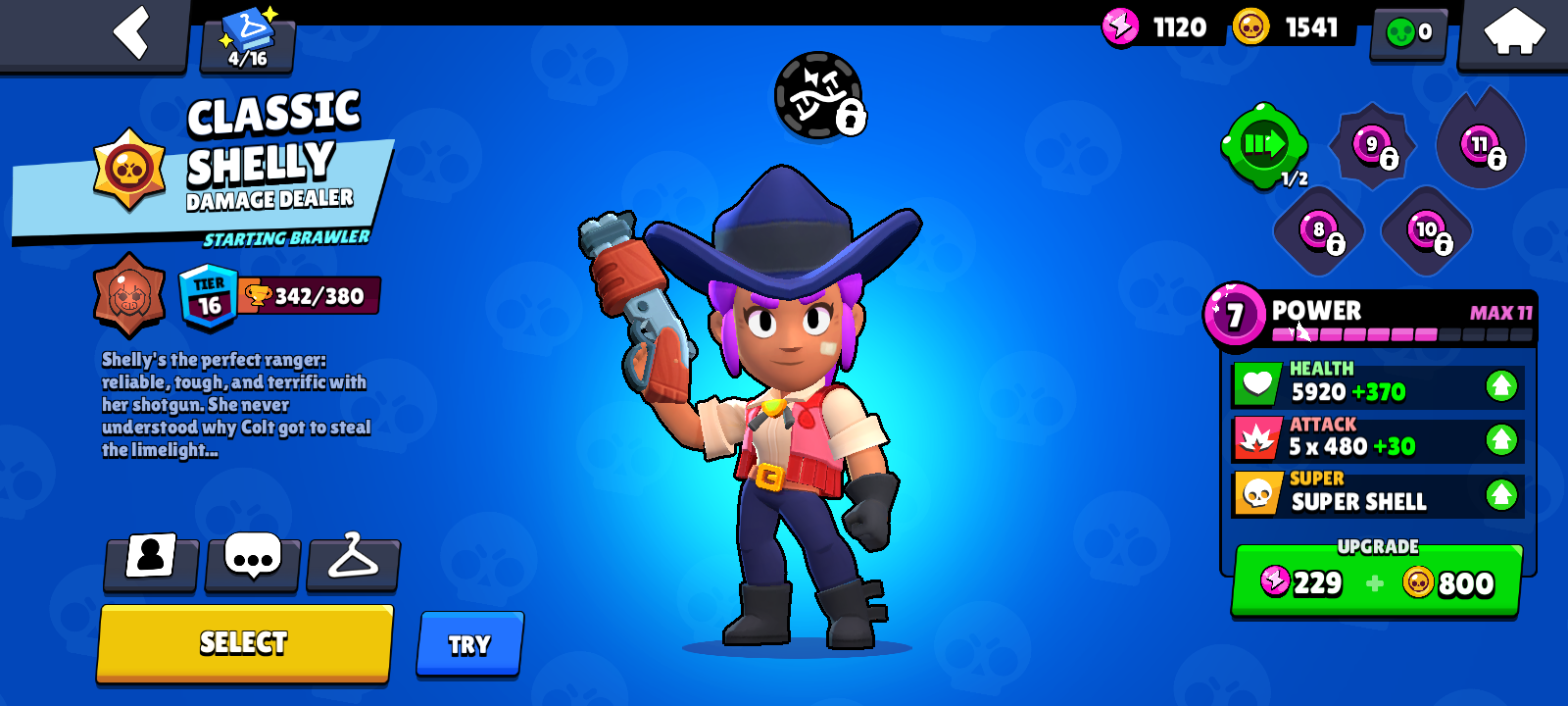Open the locked level 11 gear slot

(x=1478, y=145)
